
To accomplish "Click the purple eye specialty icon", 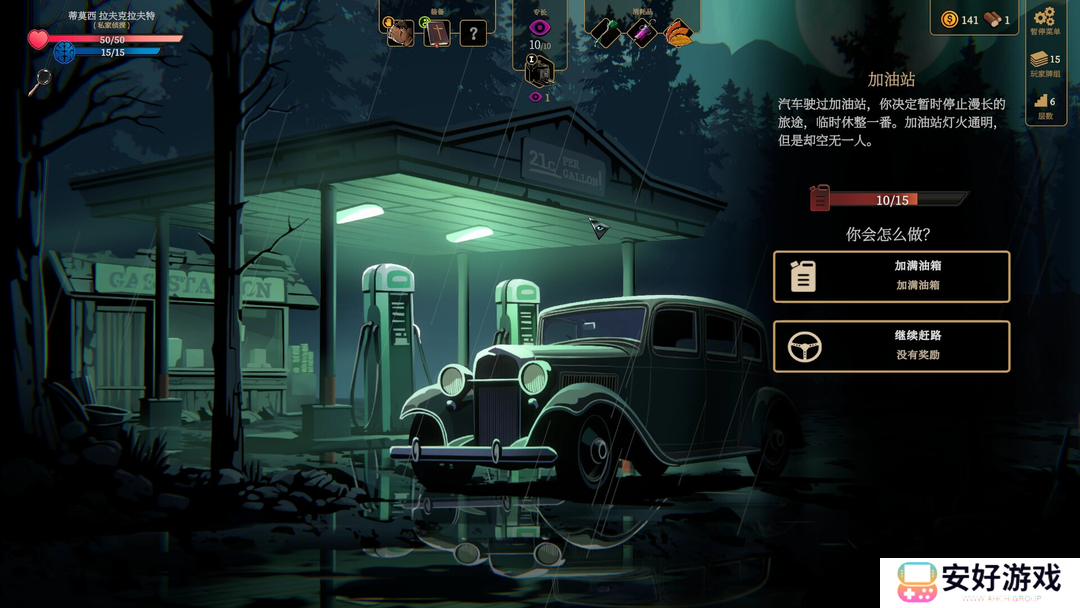I will tap(540, 28).
